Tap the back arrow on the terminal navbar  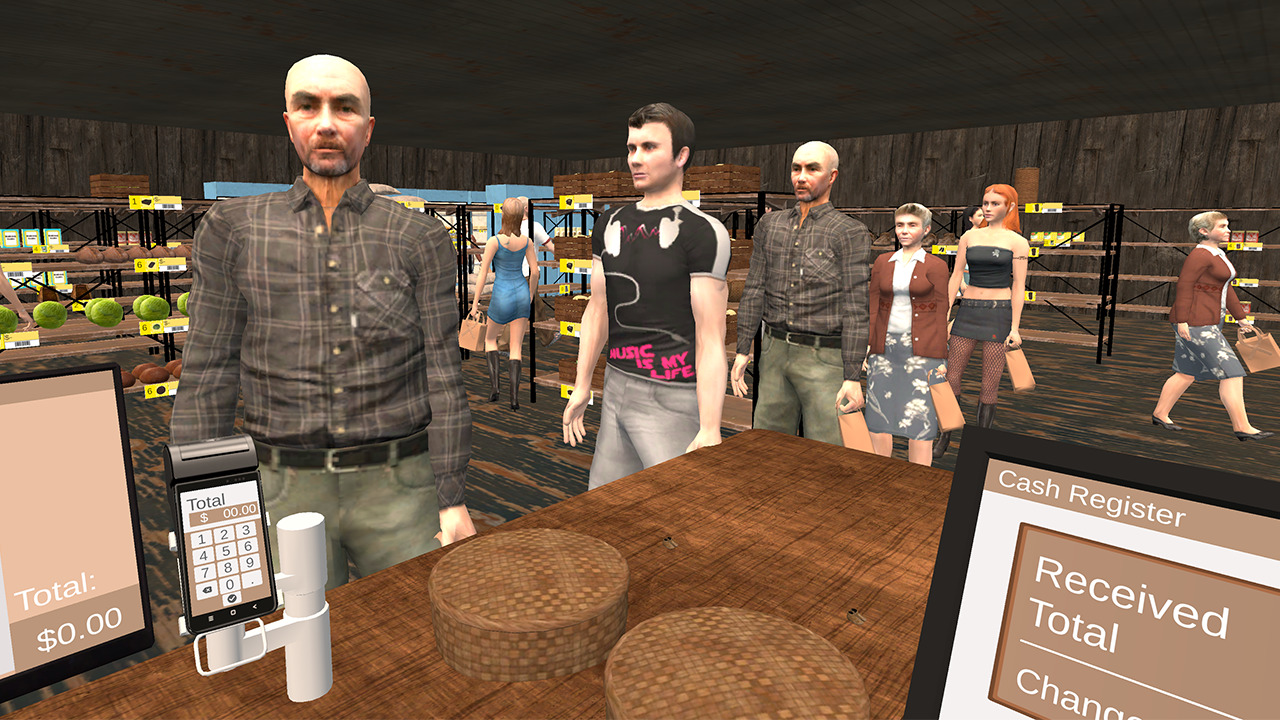click(255, 606)
